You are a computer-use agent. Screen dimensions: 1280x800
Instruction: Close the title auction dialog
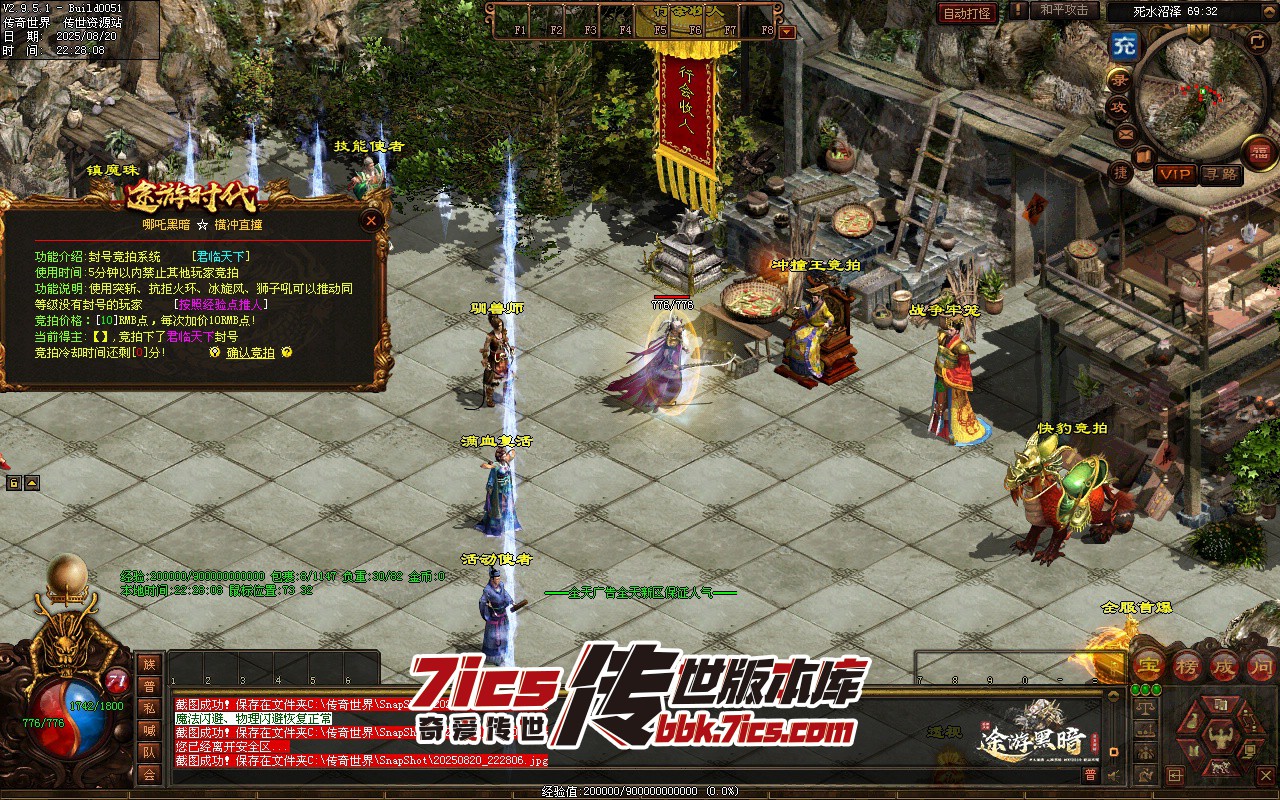click(372, 220)
